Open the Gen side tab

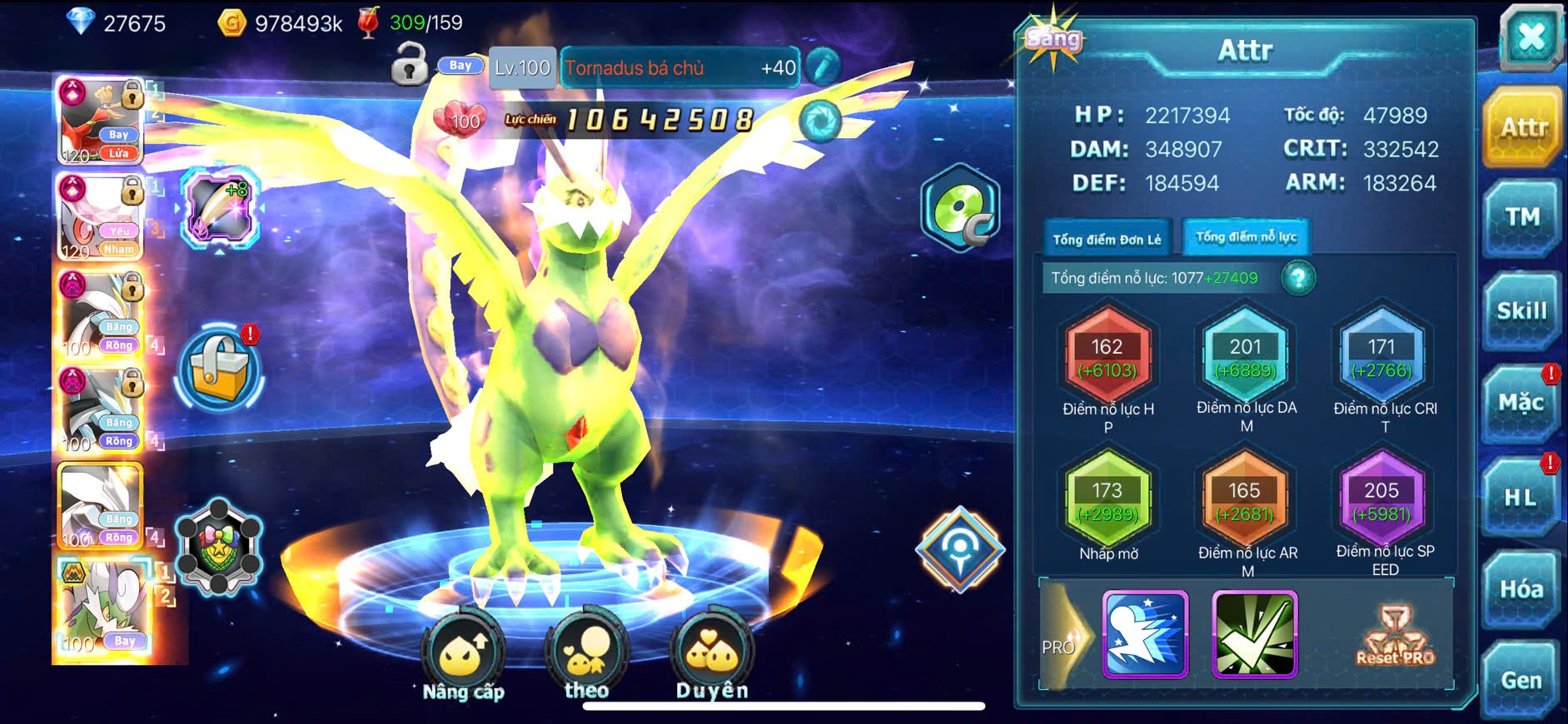[1521, 680]
